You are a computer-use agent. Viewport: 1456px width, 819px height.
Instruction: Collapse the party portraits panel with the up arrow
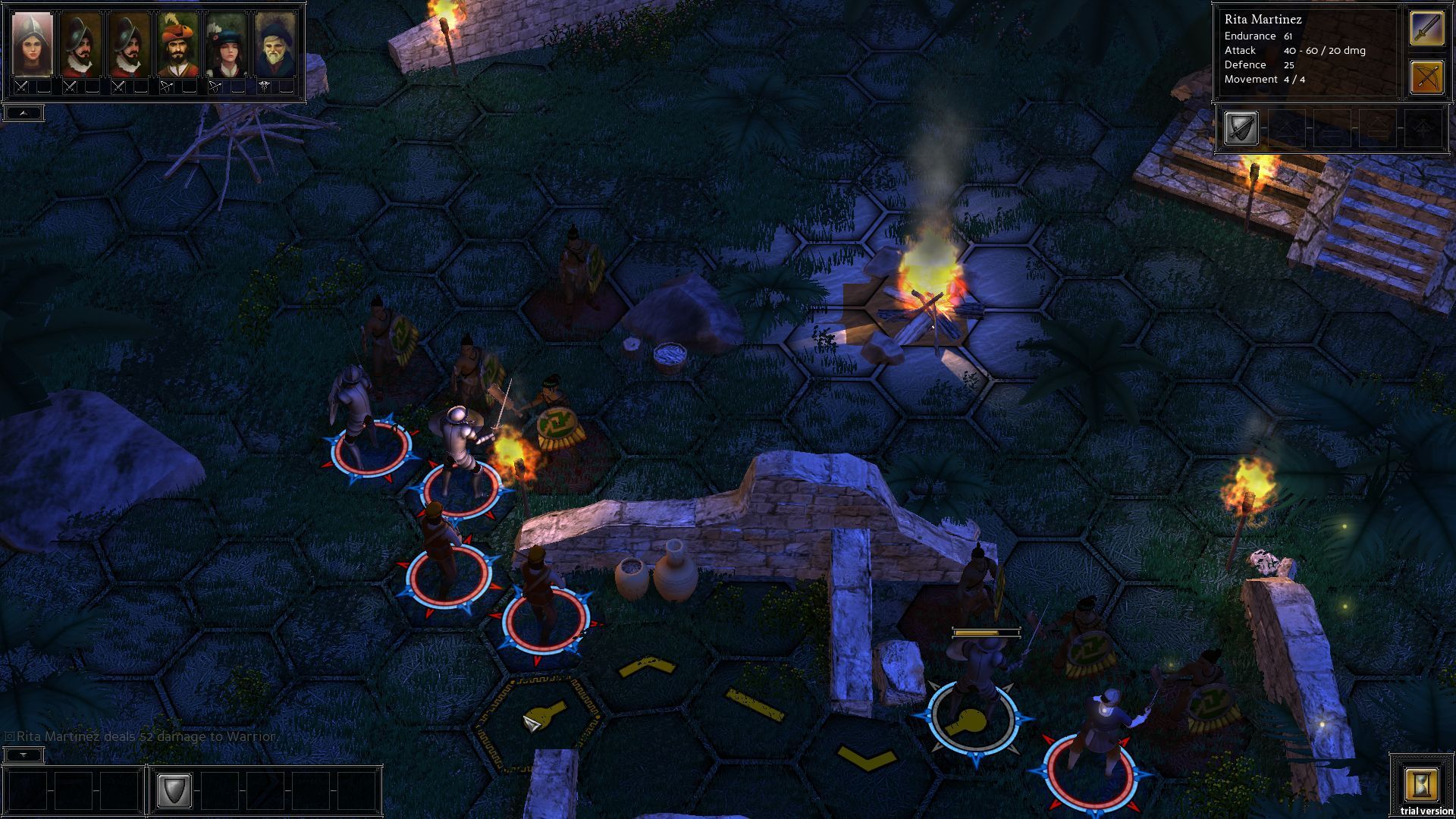(x=23, y=111)
